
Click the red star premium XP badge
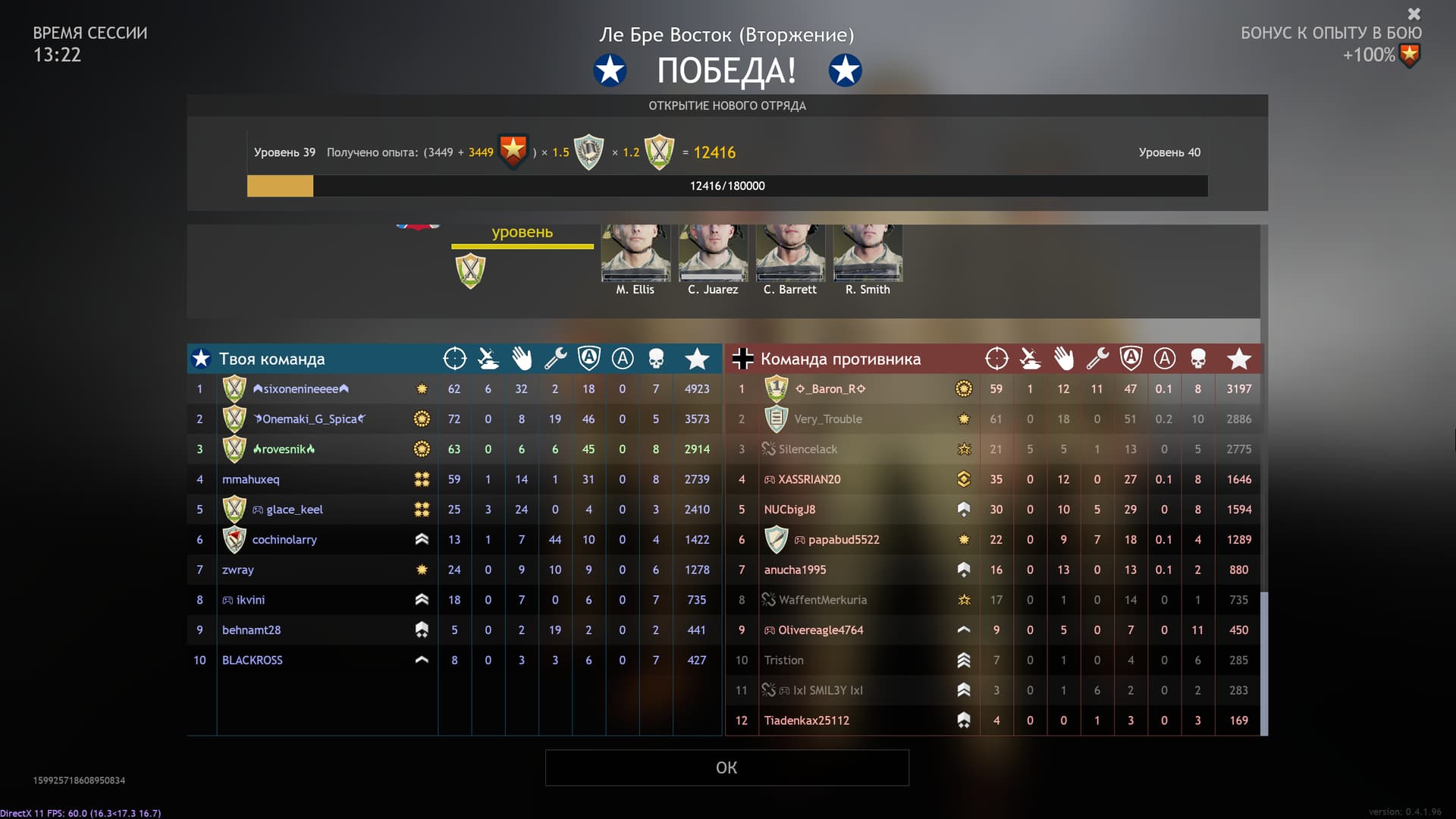(513, 151)
